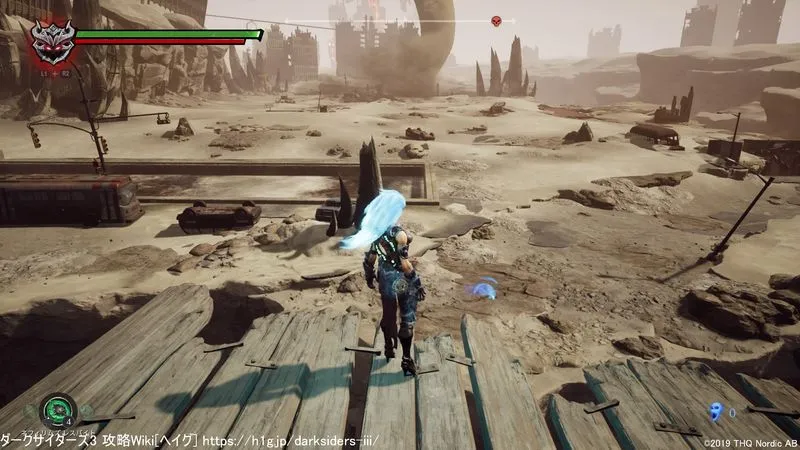Click the red skull compass marker
Image resolution: width=800 pixels, height=450 pixels.
(496, 21)
